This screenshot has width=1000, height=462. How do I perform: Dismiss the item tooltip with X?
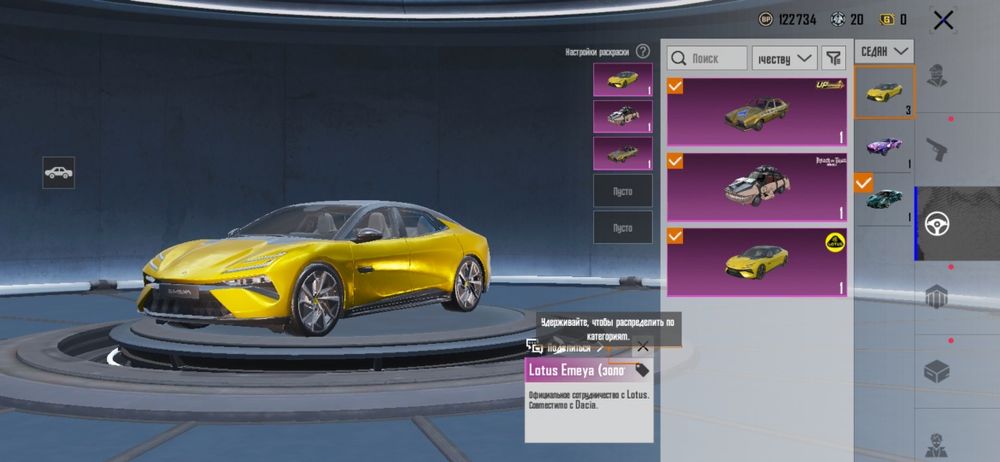[642, 347]
